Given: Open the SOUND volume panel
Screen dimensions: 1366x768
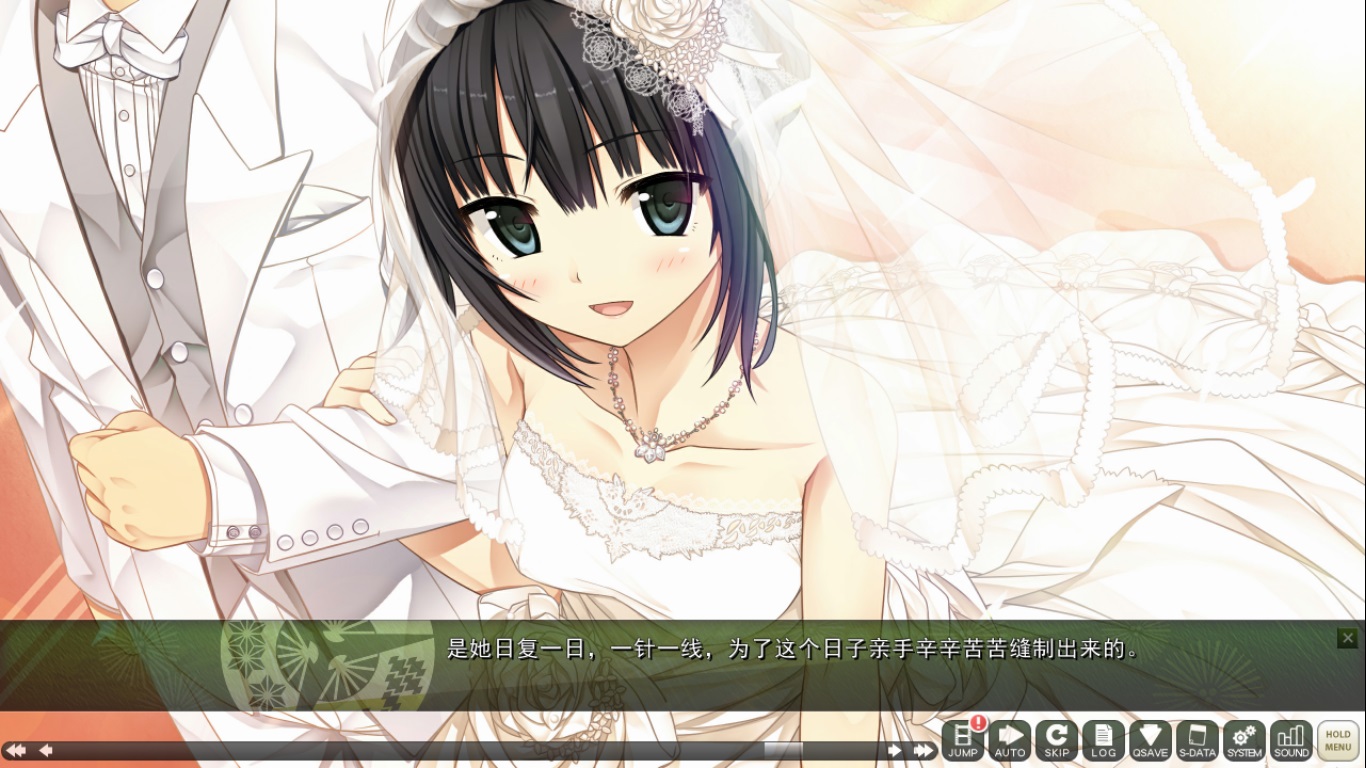Looking at the screenshot, I should point(1292,742).
